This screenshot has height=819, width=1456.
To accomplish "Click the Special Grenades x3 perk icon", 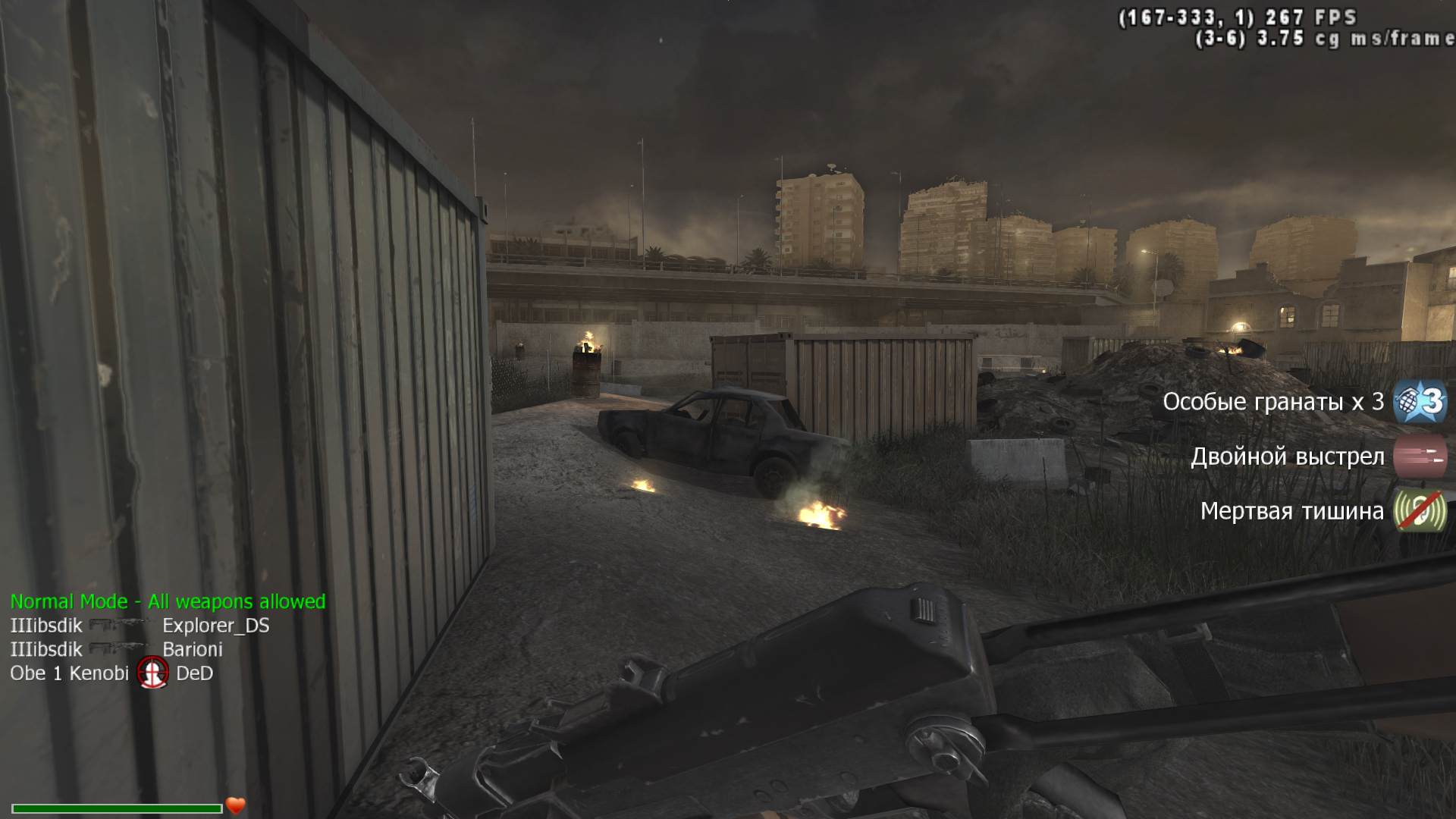I will pyautogui.click(x=1420, y=401).
